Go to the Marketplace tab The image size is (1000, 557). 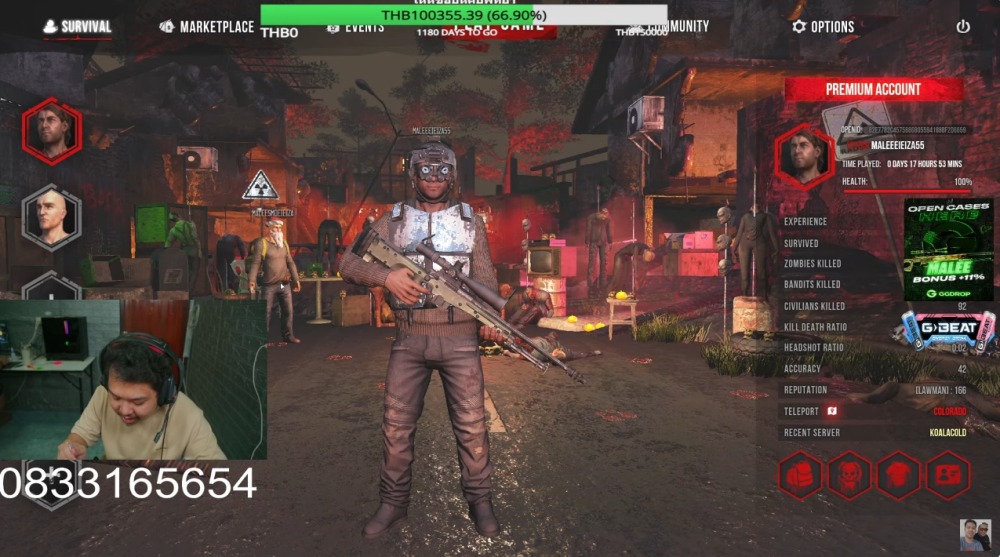coord(207,27)
